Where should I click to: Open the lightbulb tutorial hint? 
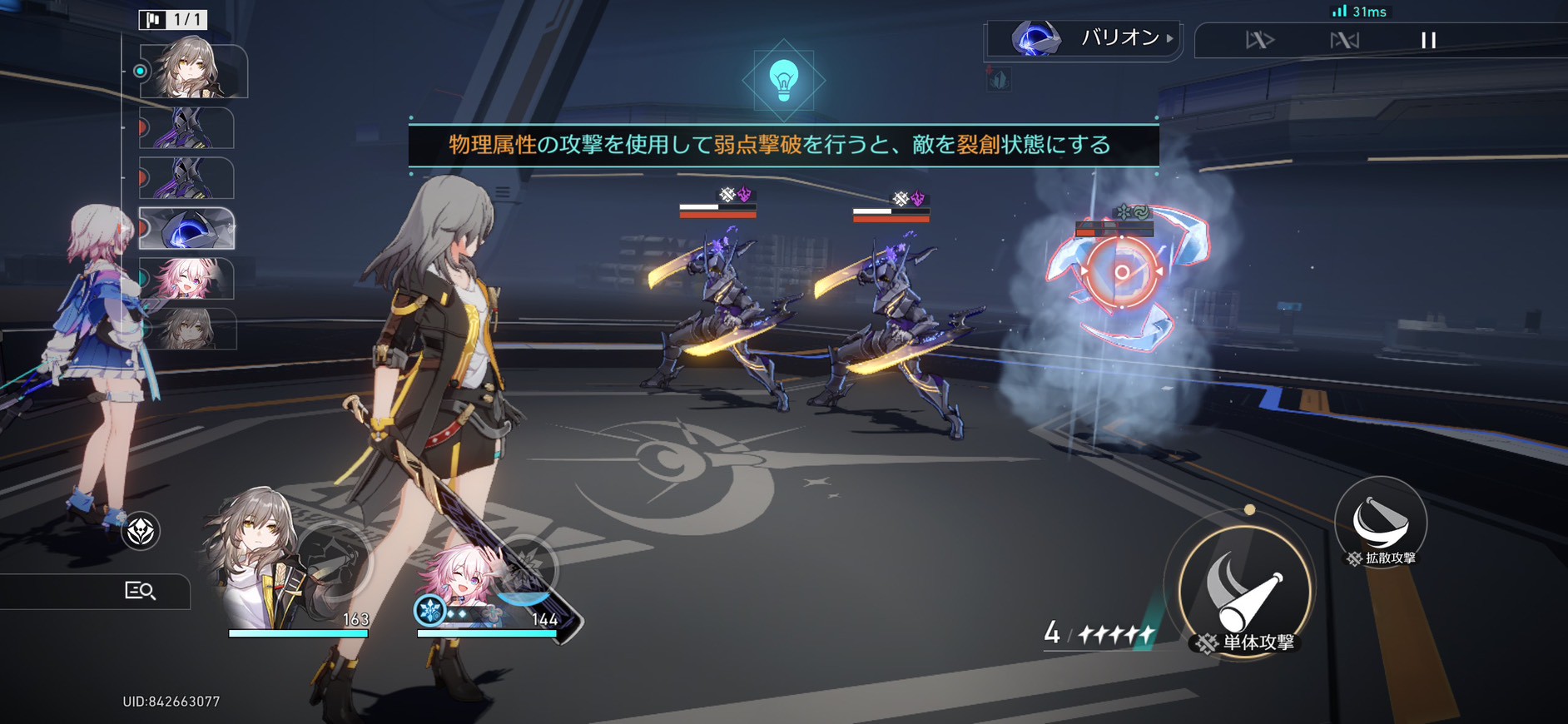783,81
